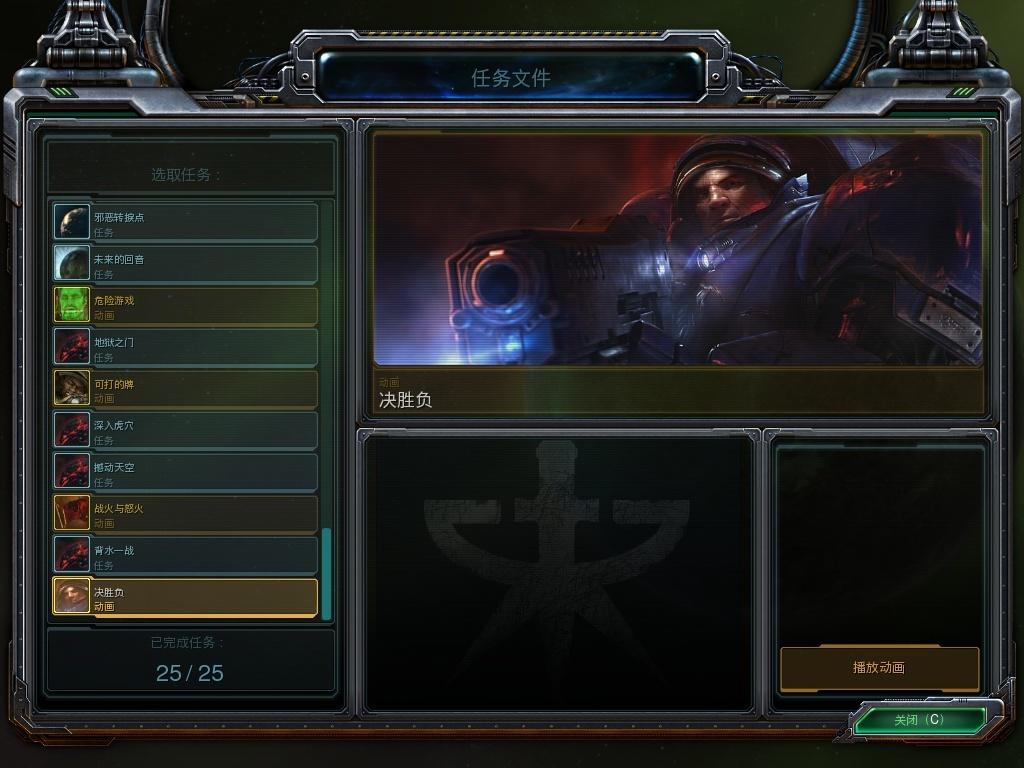The height and width of the screenshot is (768, 1024).
Task: Click the mission list scrollbar thumb
Action: (x=326, y=574)
